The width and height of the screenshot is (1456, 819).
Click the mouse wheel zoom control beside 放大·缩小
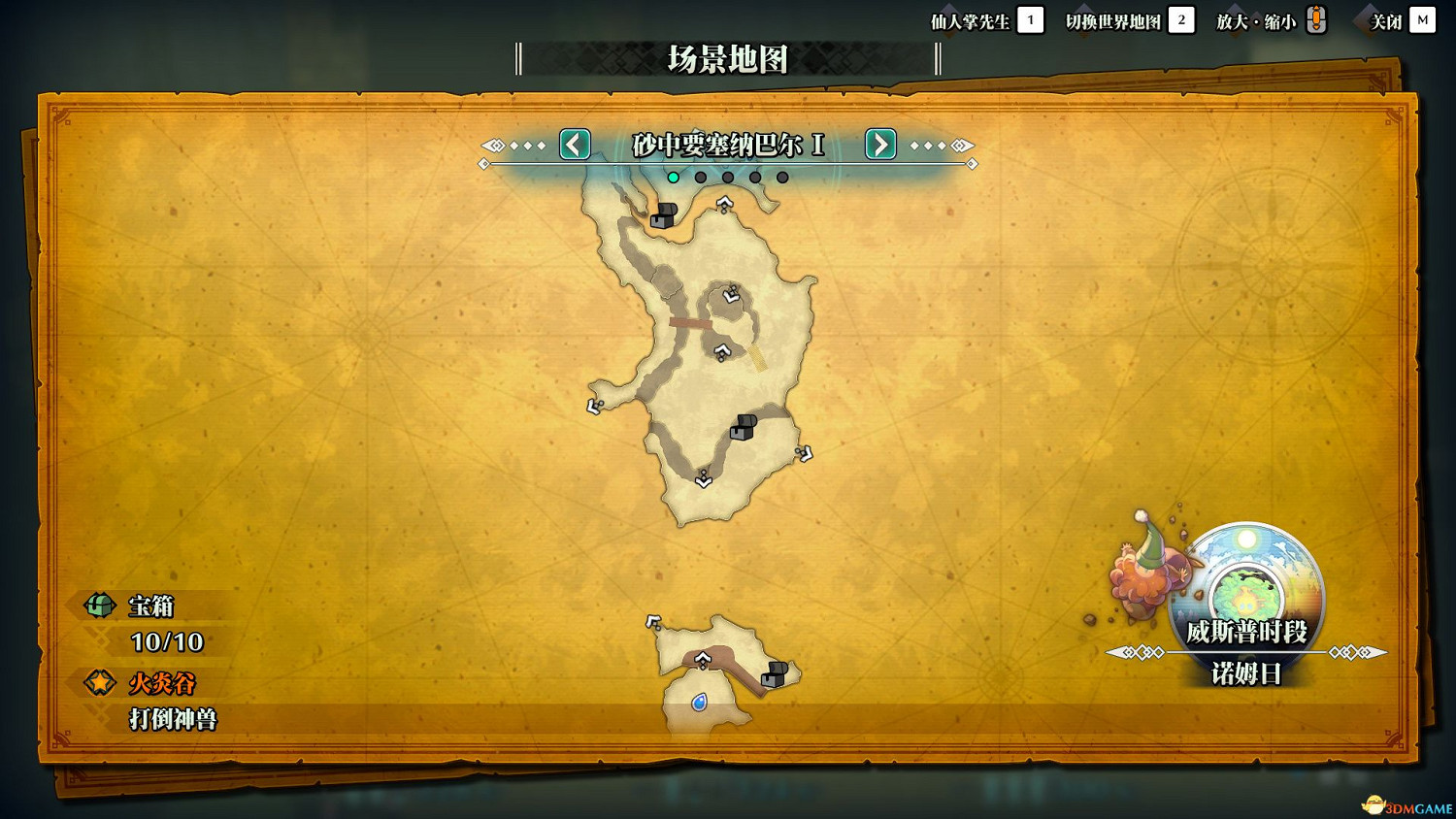1316,17
